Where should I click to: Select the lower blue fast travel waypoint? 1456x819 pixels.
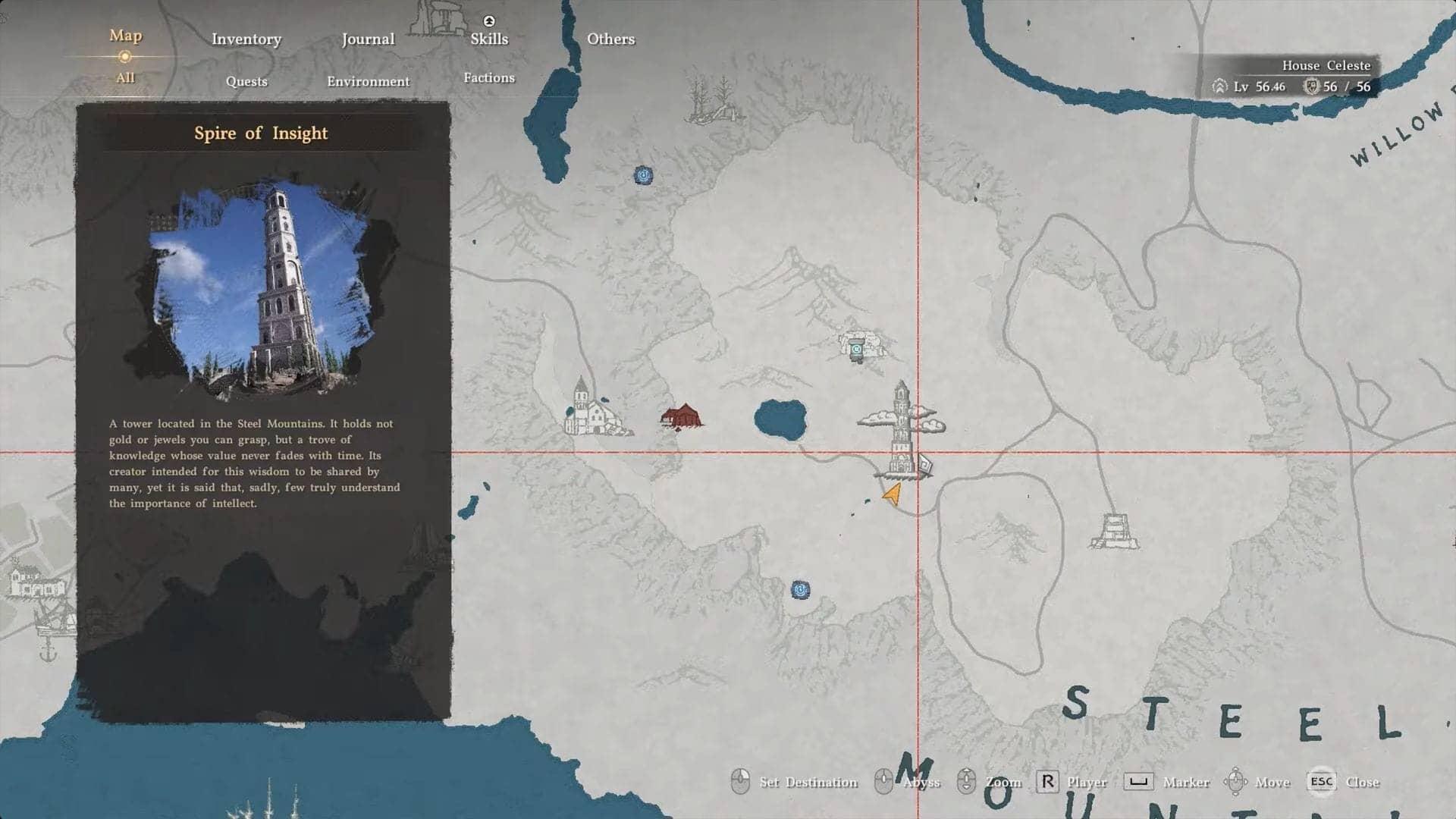coord(802,587)
